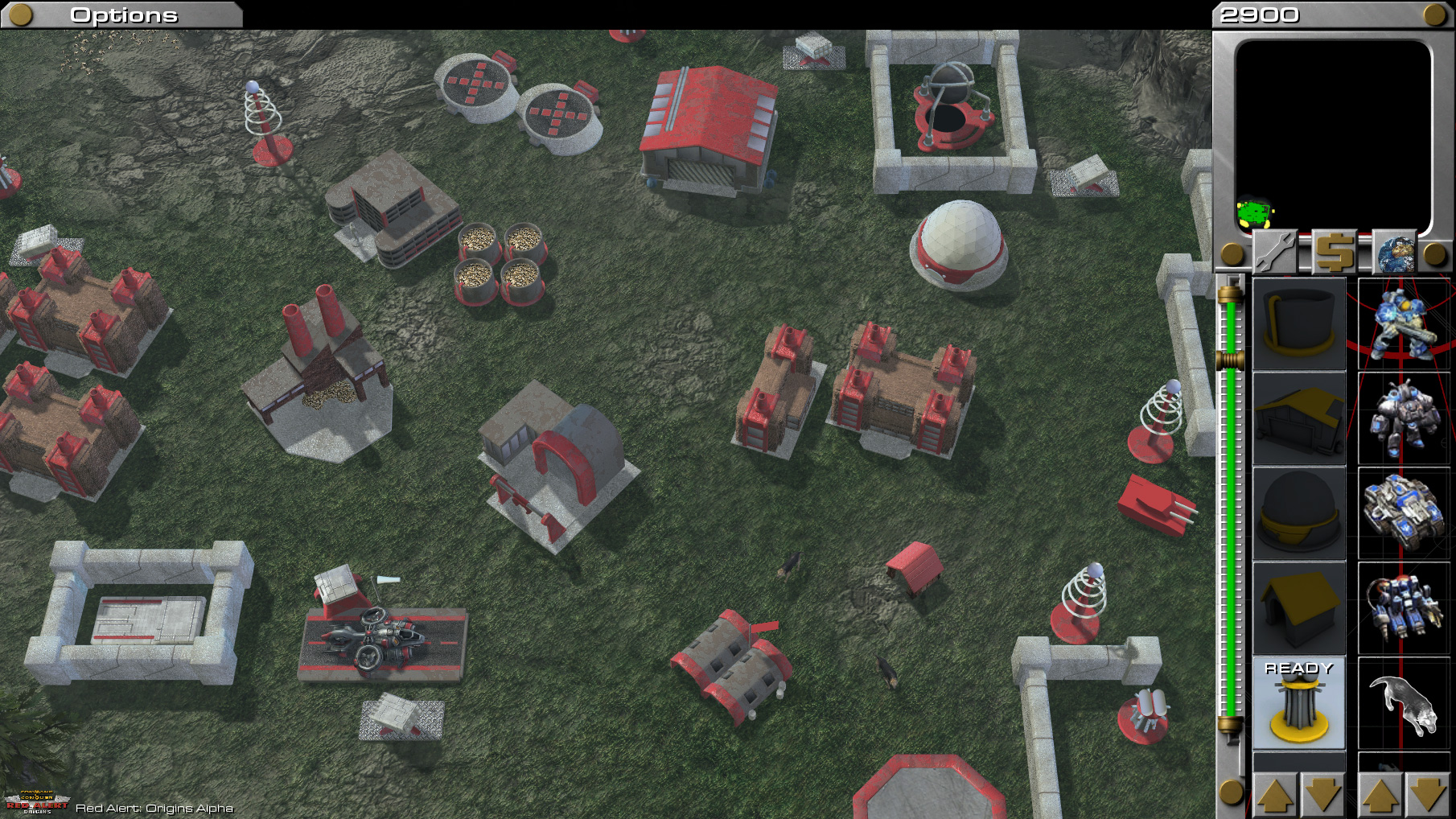
Task: Choose the kennel build icon
Action: click(1298, 607)
